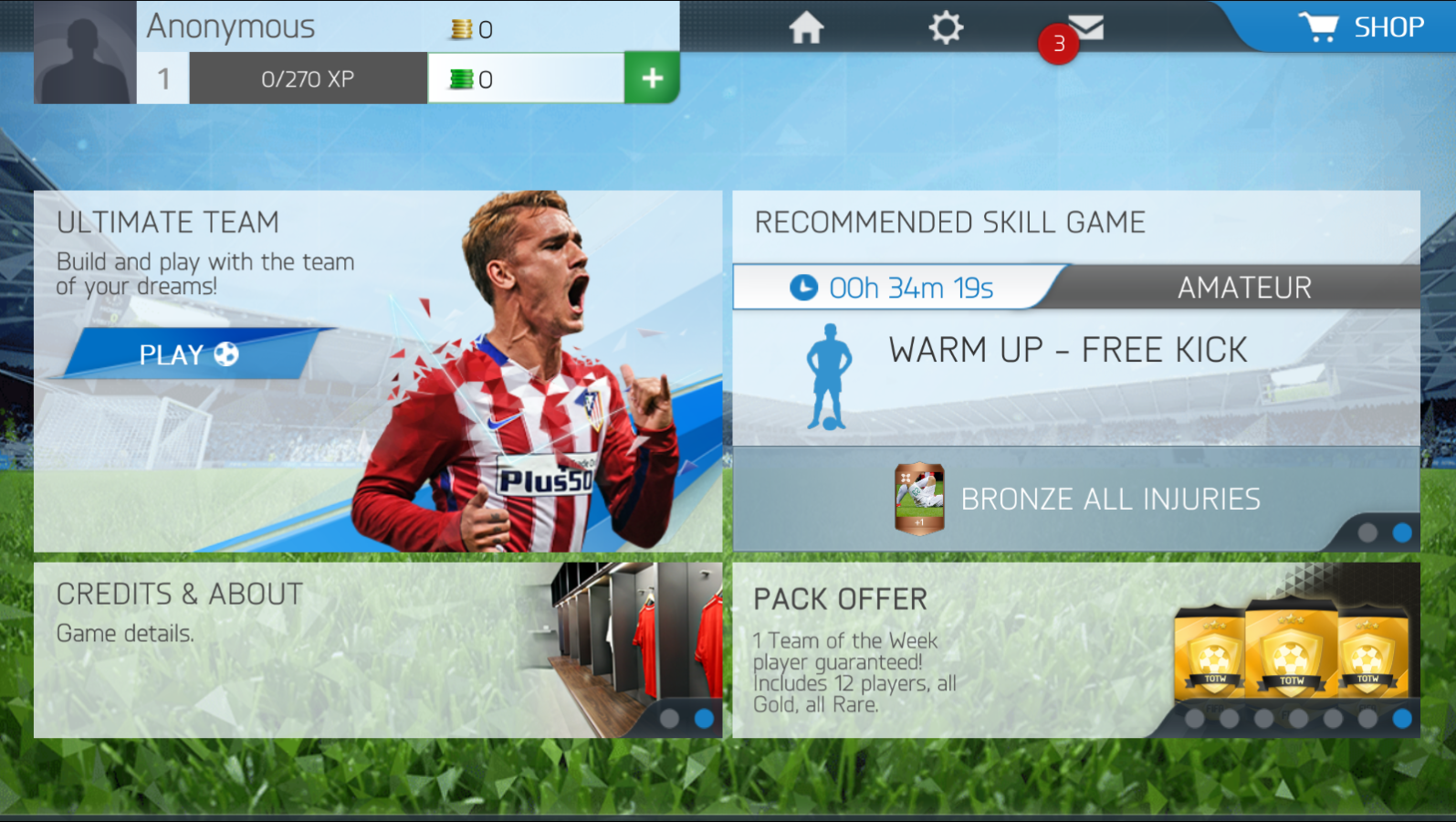Click the 0/270 XP progress bar
Image resolution: width=1456 pixels, height=822 pixels.
(x=308, y=78)
